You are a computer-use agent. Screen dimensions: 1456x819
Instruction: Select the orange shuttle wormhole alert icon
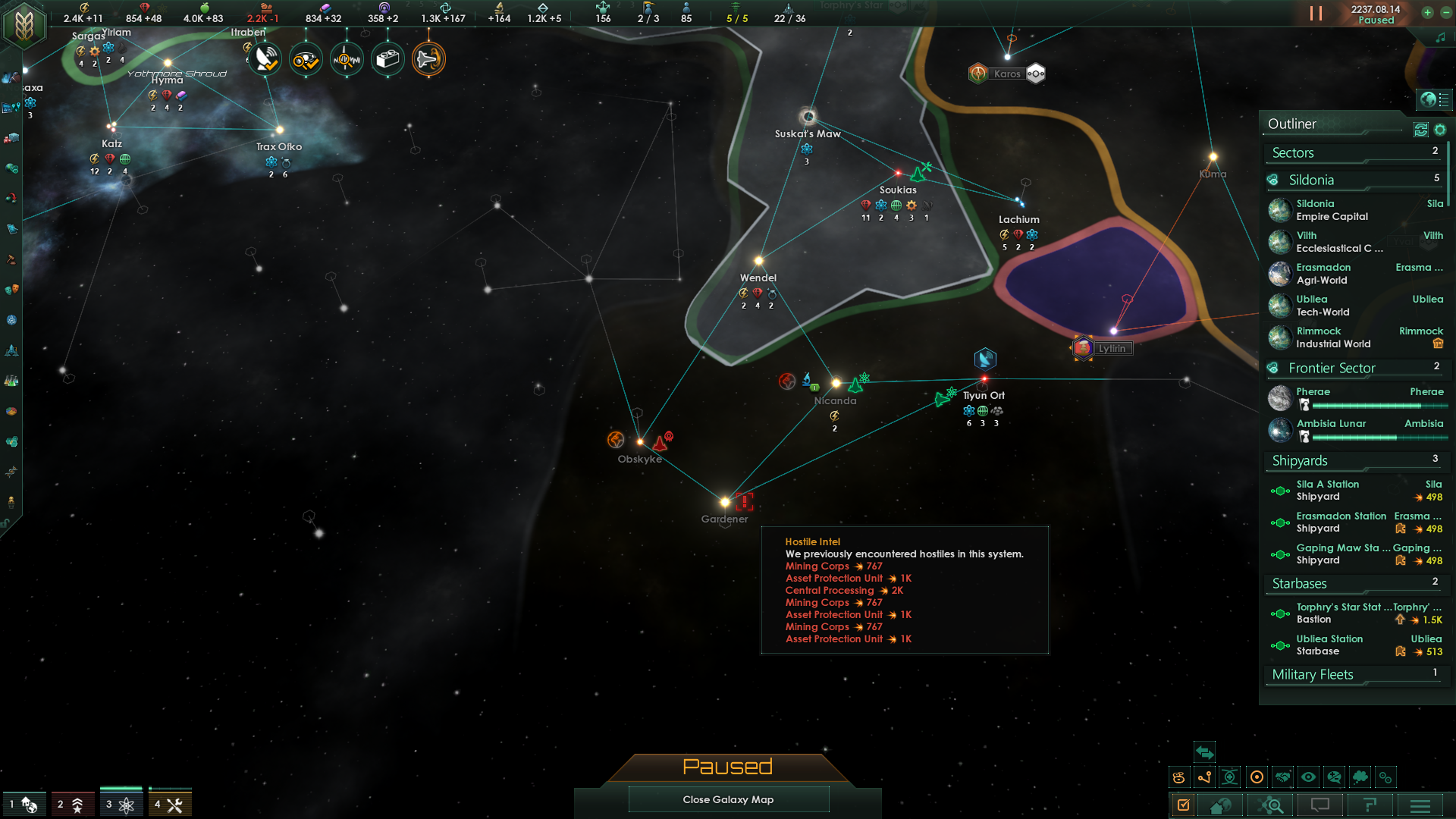tap(428, 58)
